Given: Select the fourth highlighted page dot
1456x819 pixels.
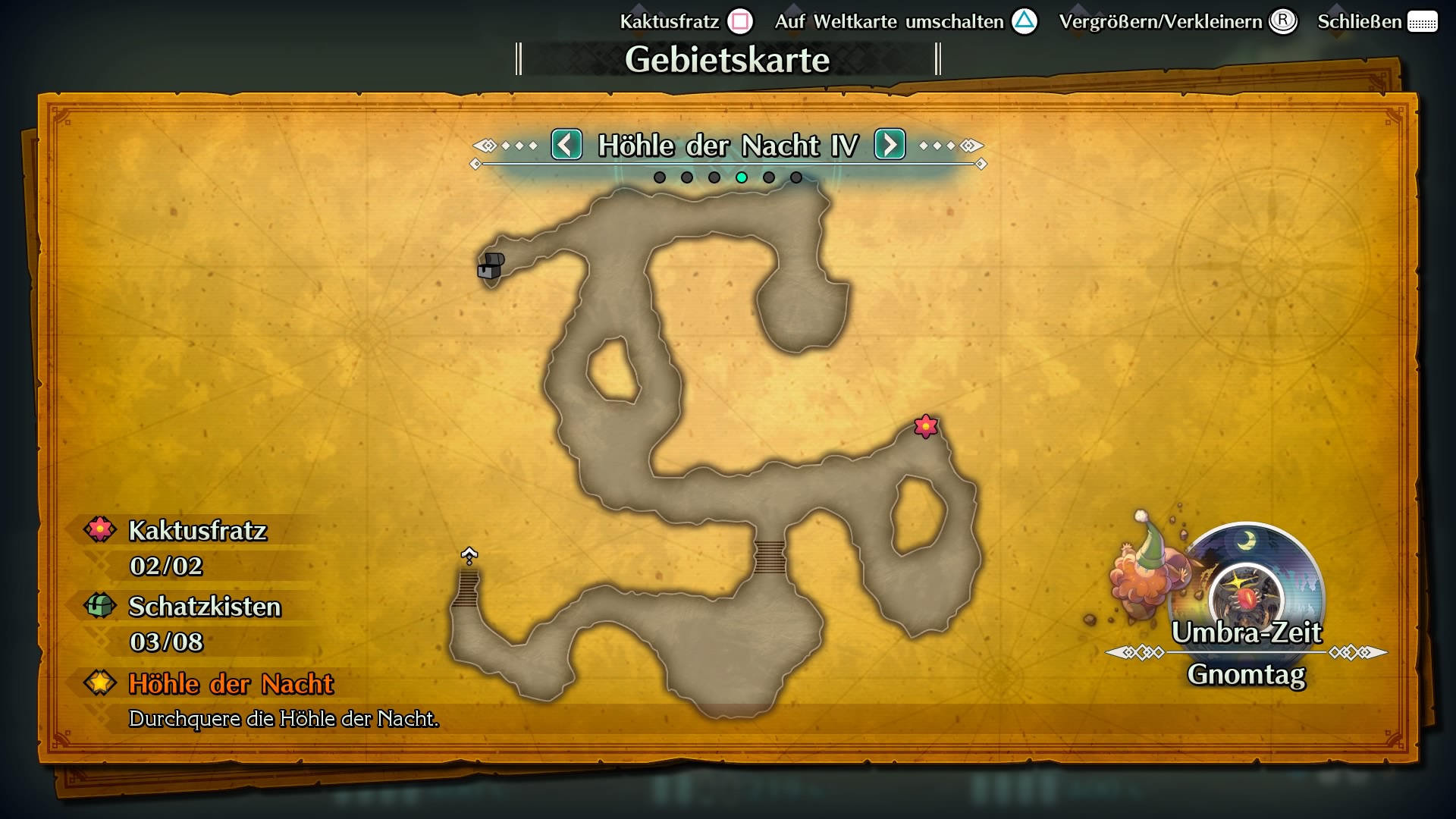Looking at the screenshot, I should [x=742, y=178].
